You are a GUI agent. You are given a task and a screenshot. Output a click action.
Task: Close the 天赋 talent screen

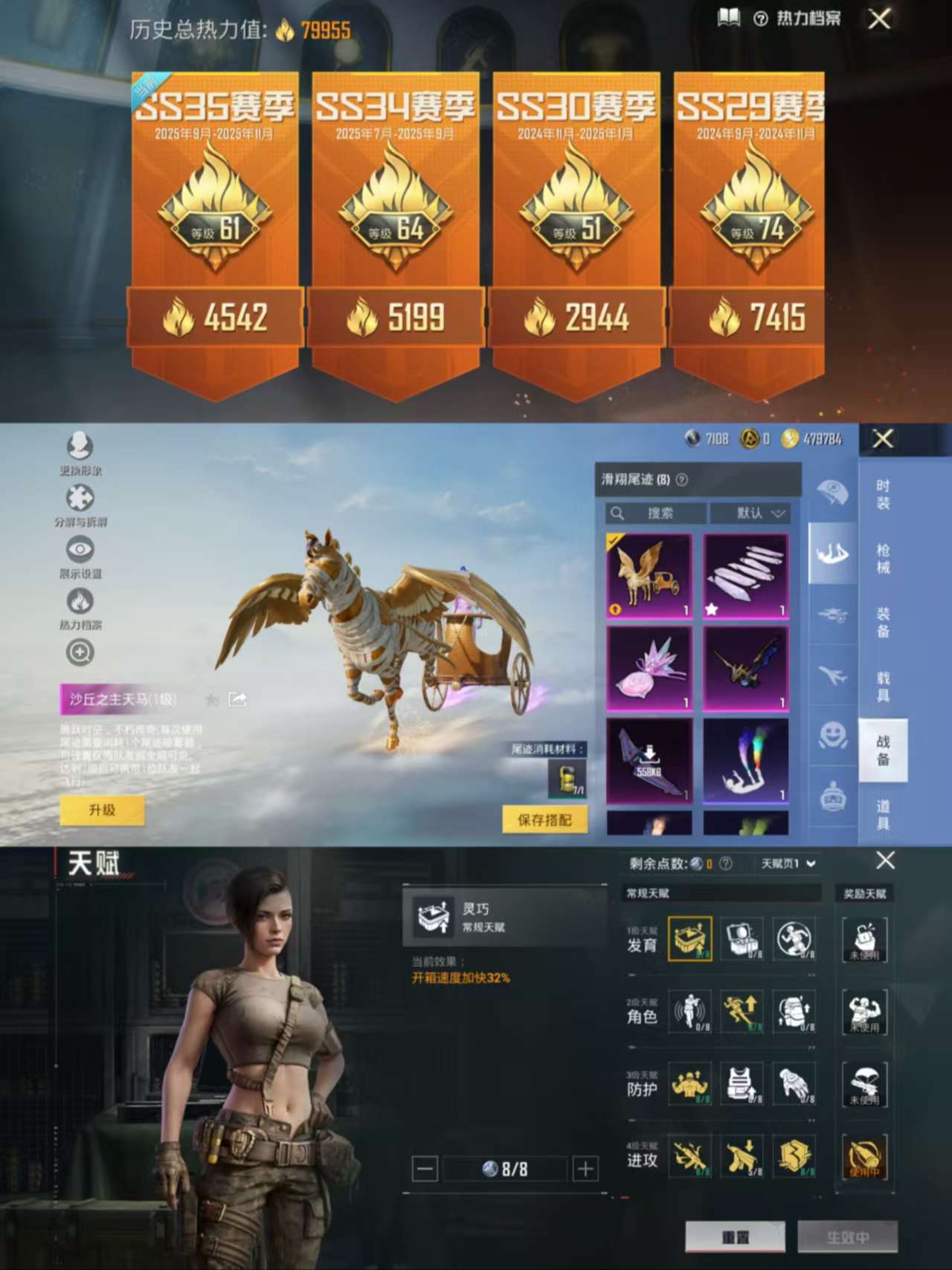tap(885, 861)
